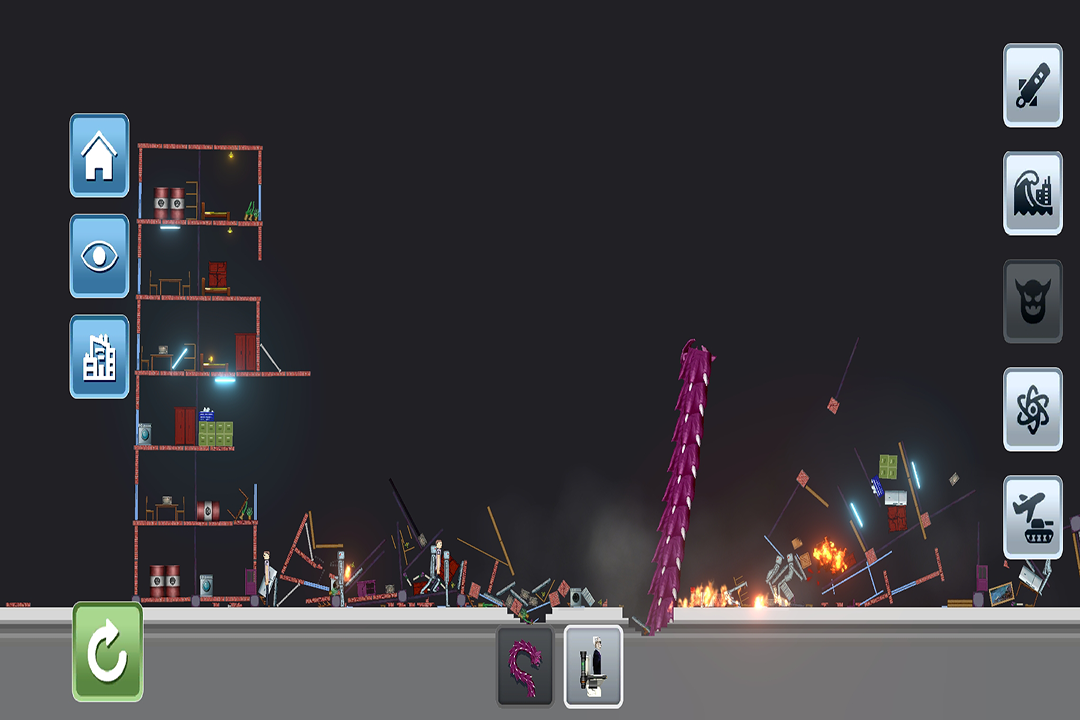Choose the tsunami wave disaster icon

[x=1033, y=193]
